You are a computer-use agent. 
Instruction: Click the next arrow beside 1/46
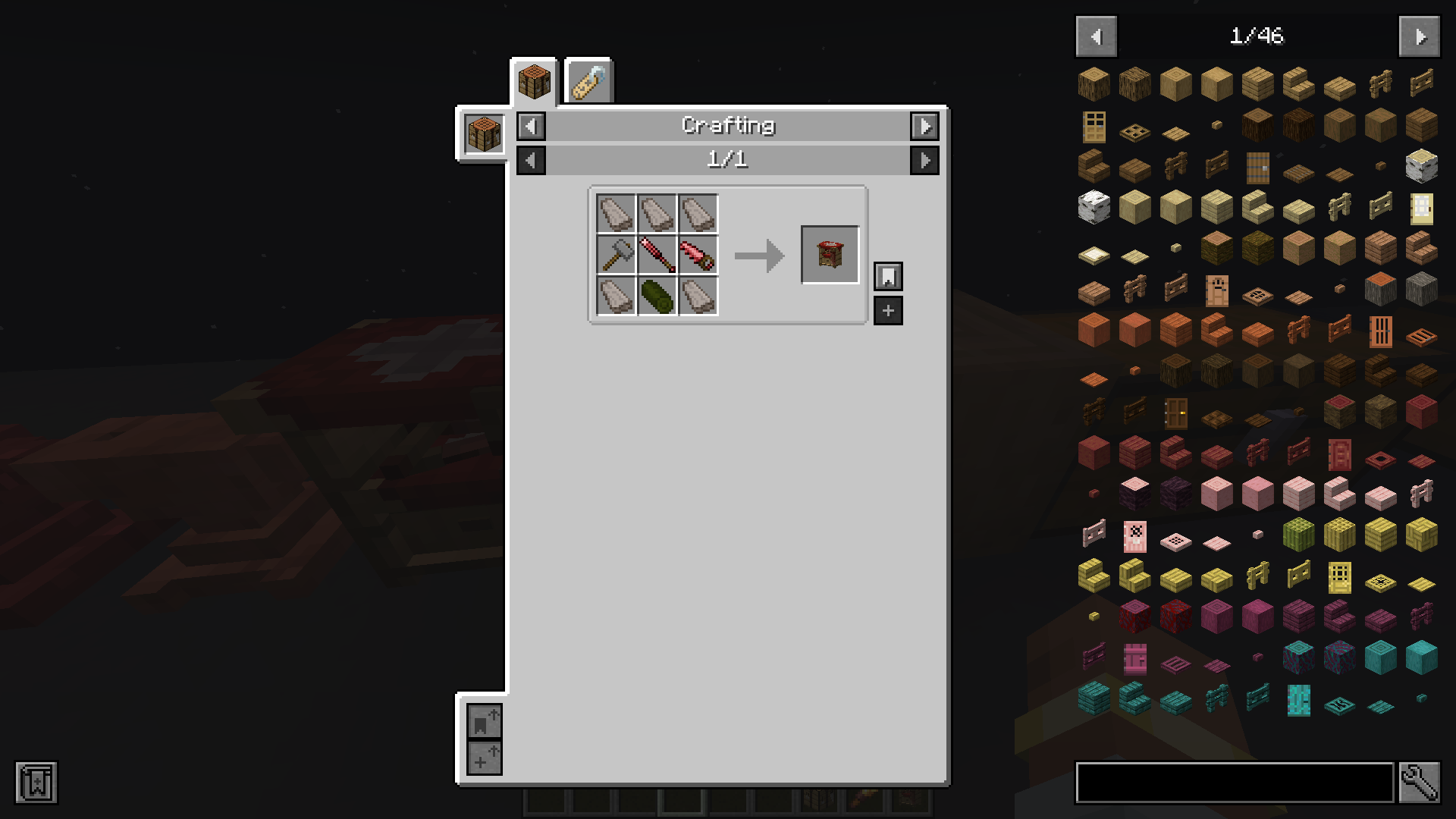click(1420, 36)
